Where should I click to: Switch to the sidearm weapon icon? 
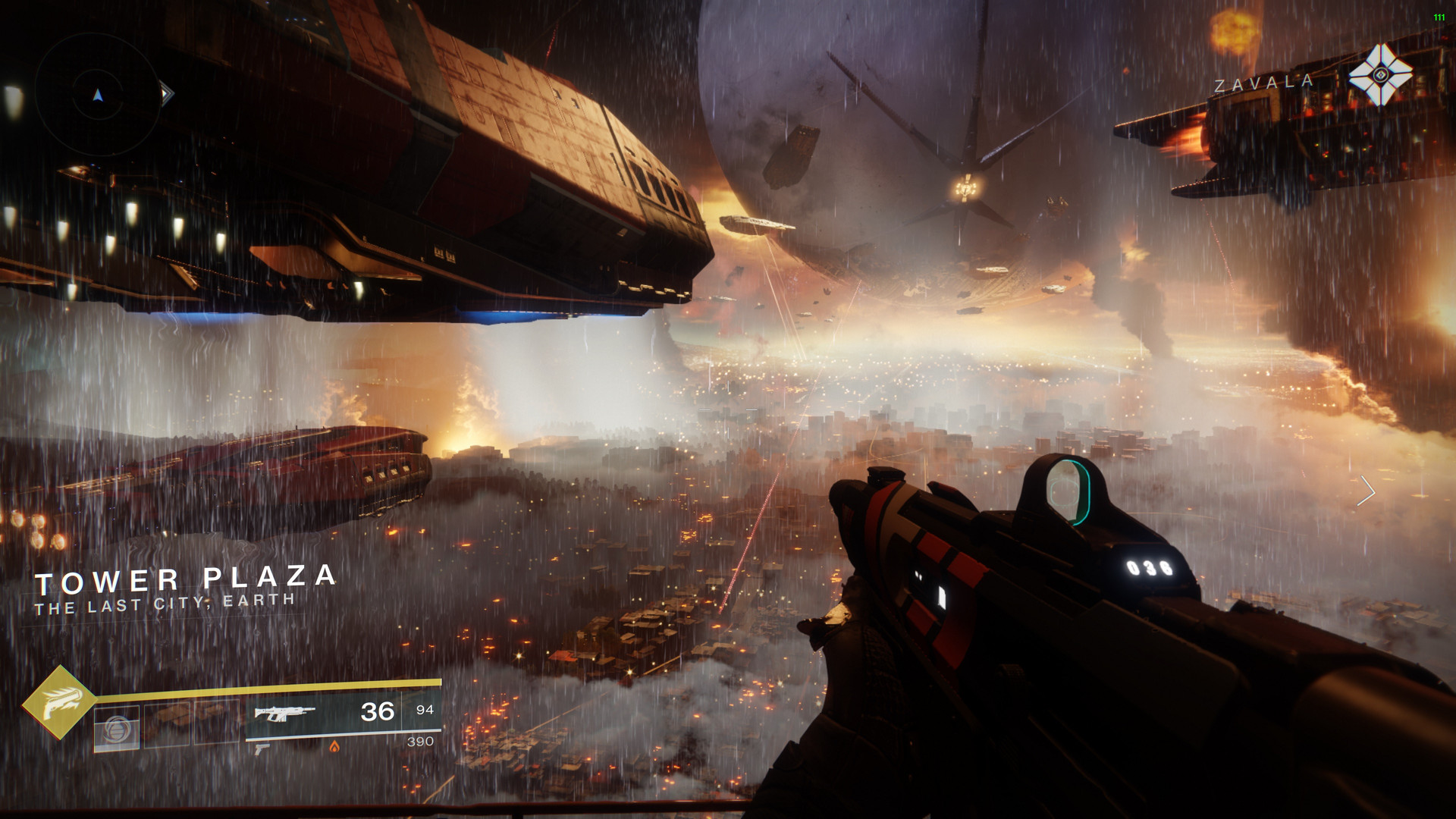pos(262,749)
